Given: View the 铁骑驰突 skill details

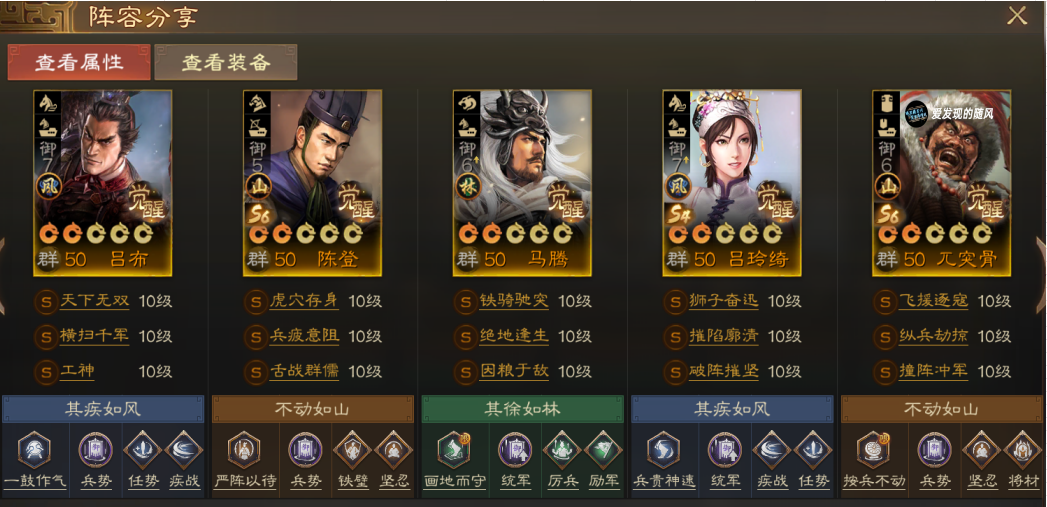Looking at the screenshot, I should [515, 301].
